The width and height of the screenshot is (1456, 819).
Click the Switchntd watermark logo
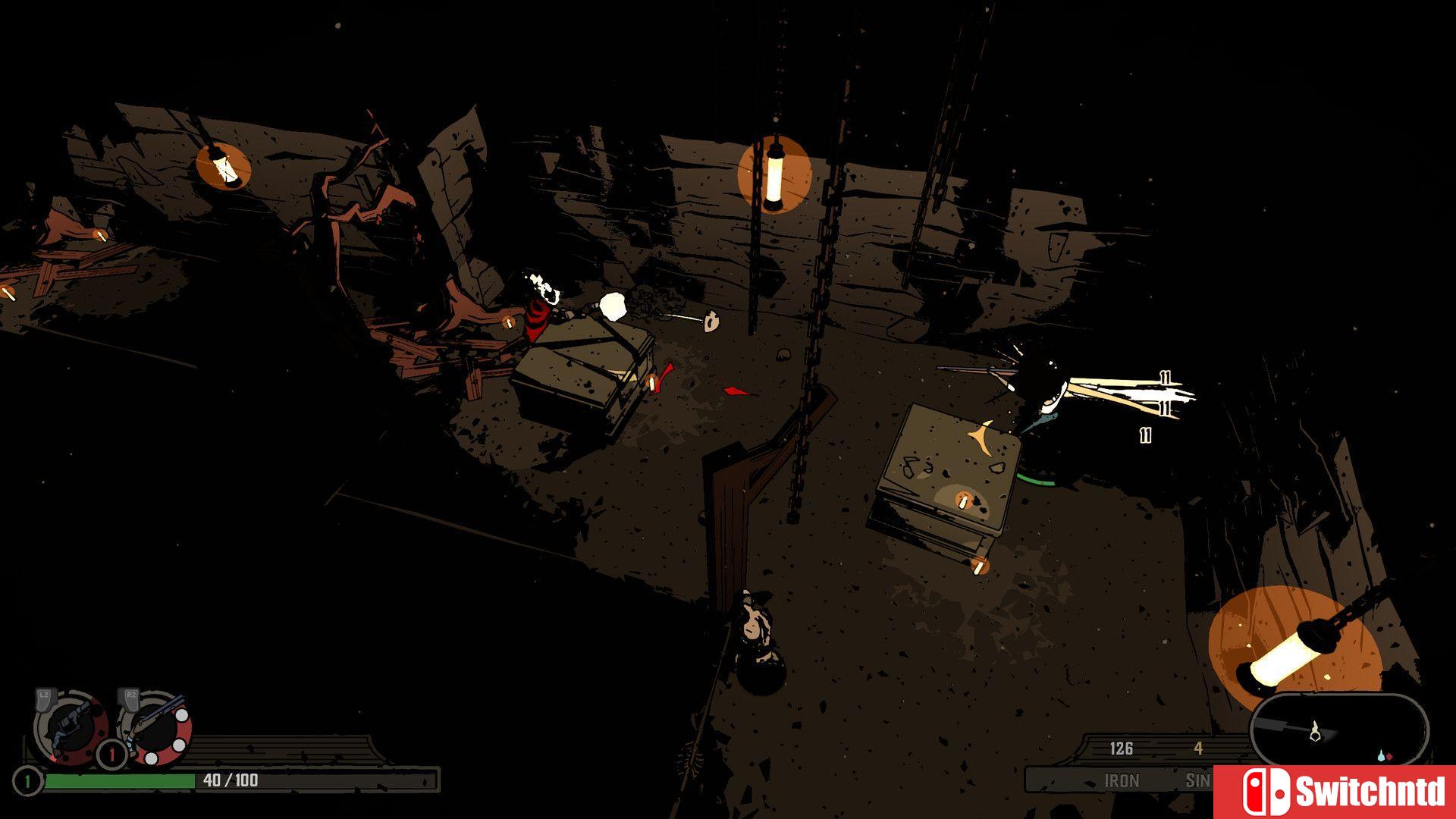1335,792
